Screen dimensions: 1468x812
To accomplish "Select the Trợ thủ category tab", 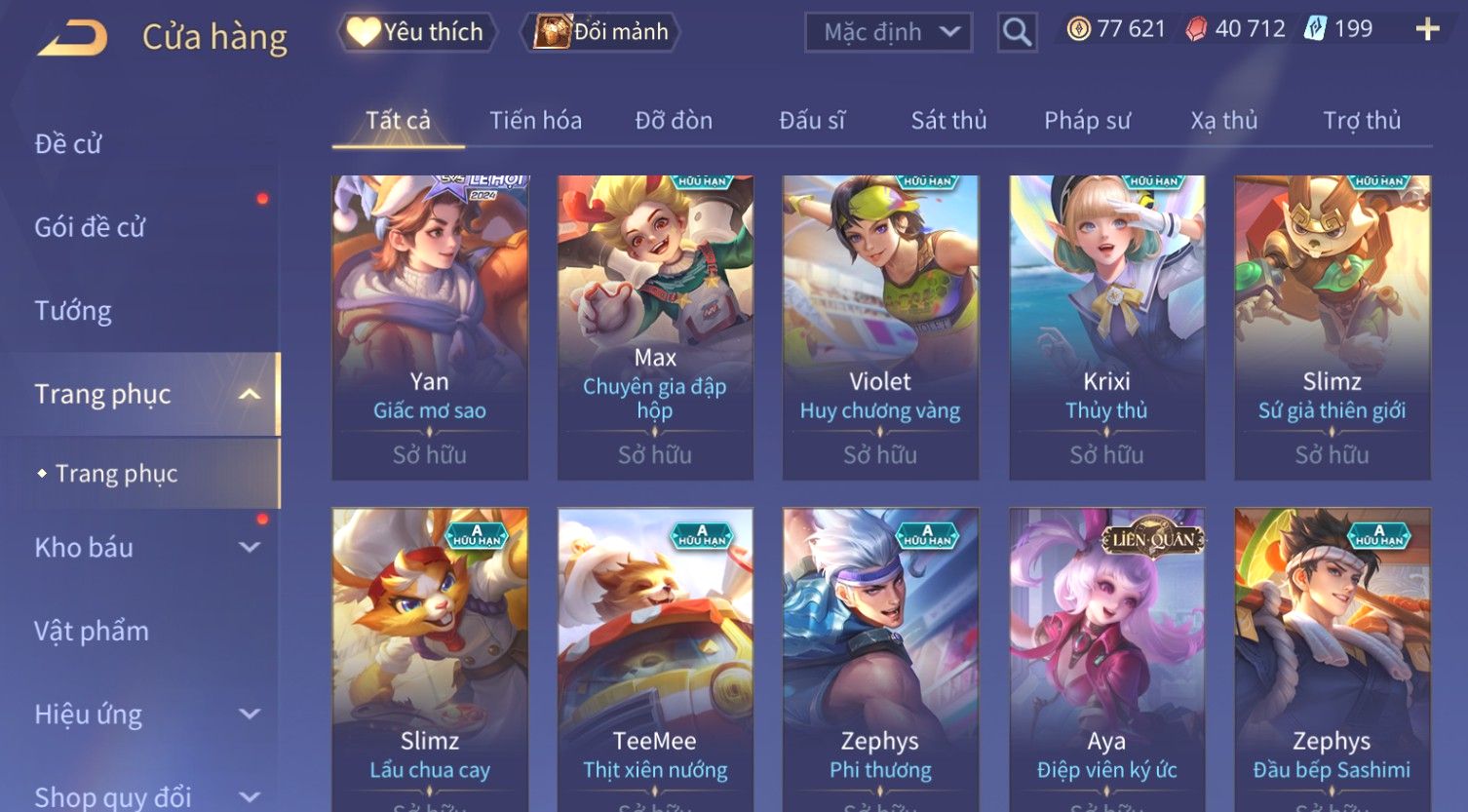I will [x=1361, y=121].
